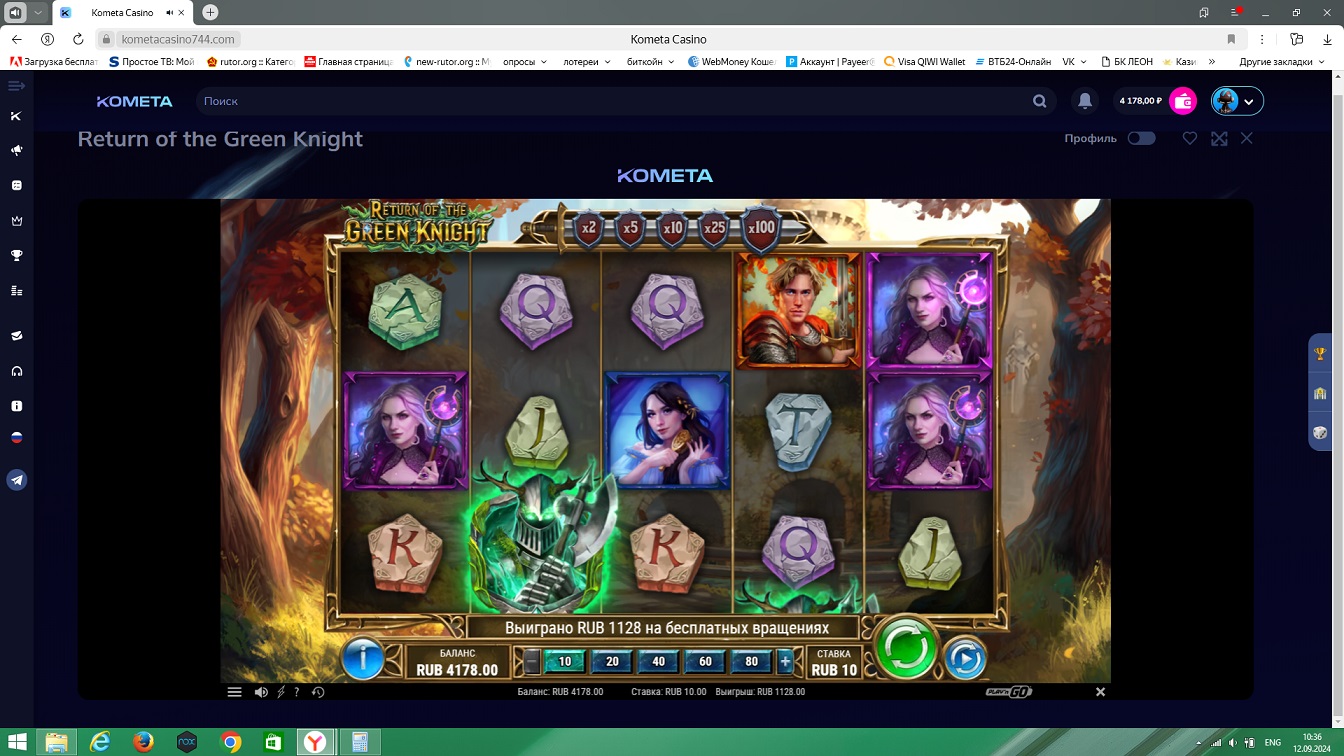Start autoplay with the blue play button
This screenshot has height=756, width=1344.
pyautogui.click(x=965, y=658)
